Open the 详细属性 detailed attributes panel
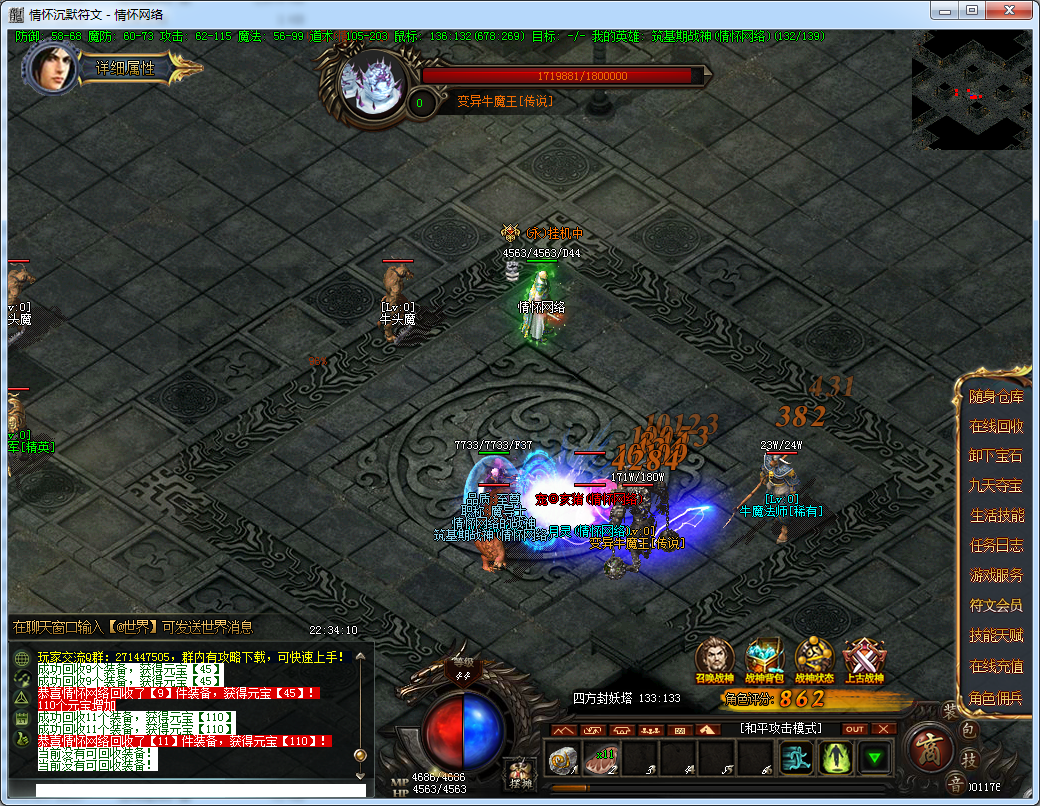This screenshot has width=1040, height=806. coord(125,68)
